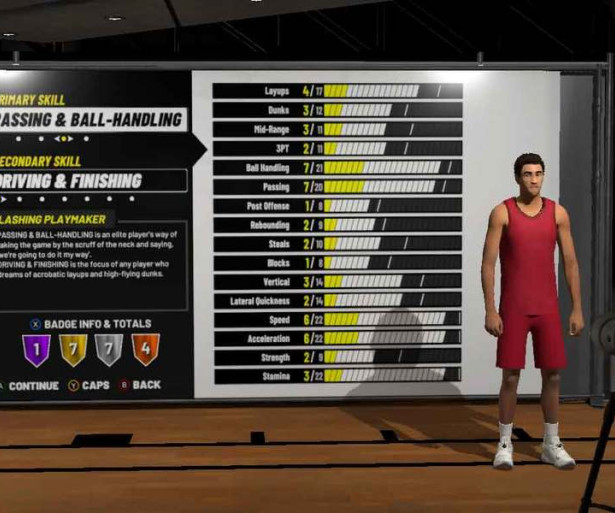Pick the Acceleration attribute row

(x=337, y=338)
